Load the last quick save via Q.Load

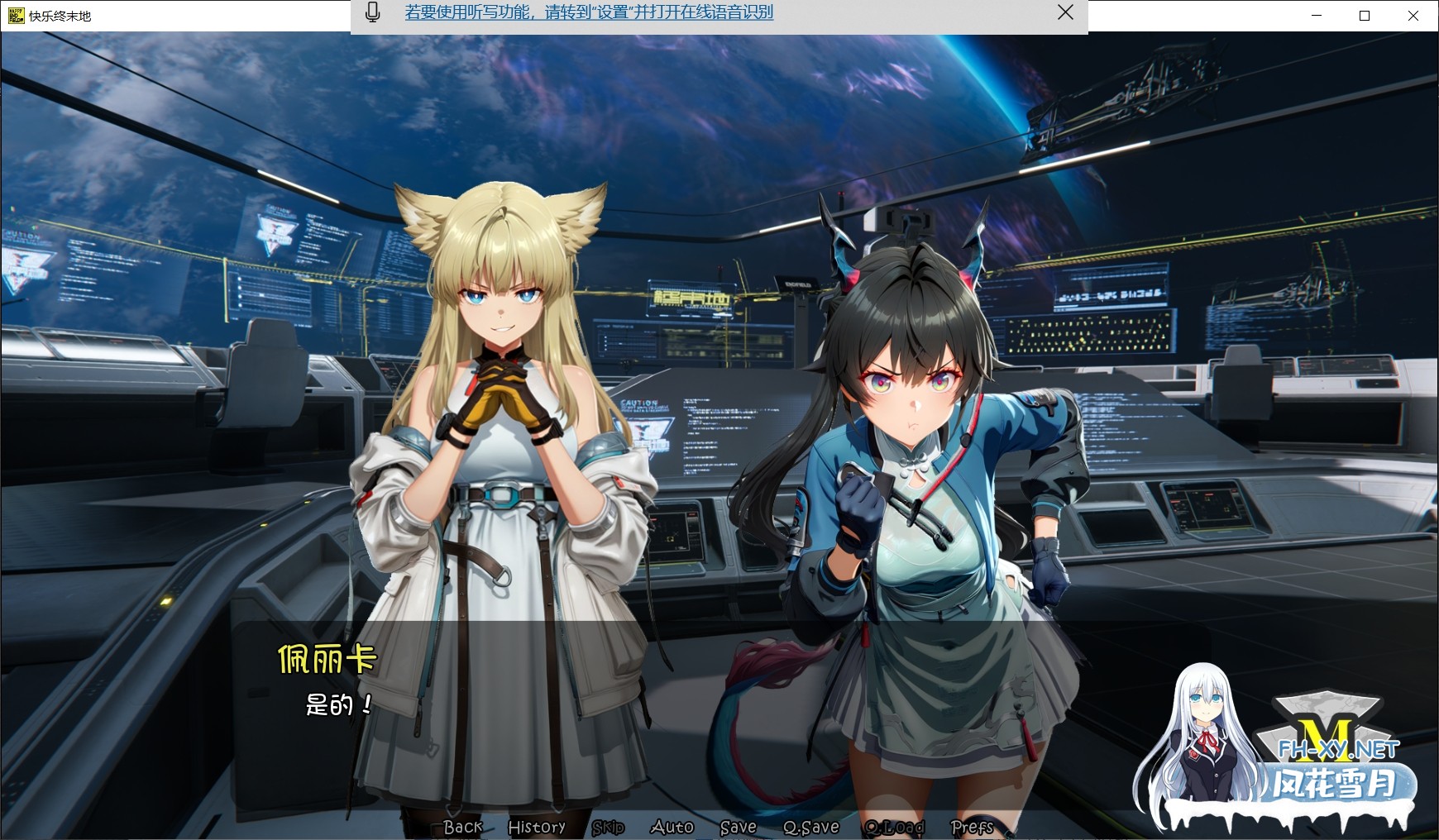894,827
